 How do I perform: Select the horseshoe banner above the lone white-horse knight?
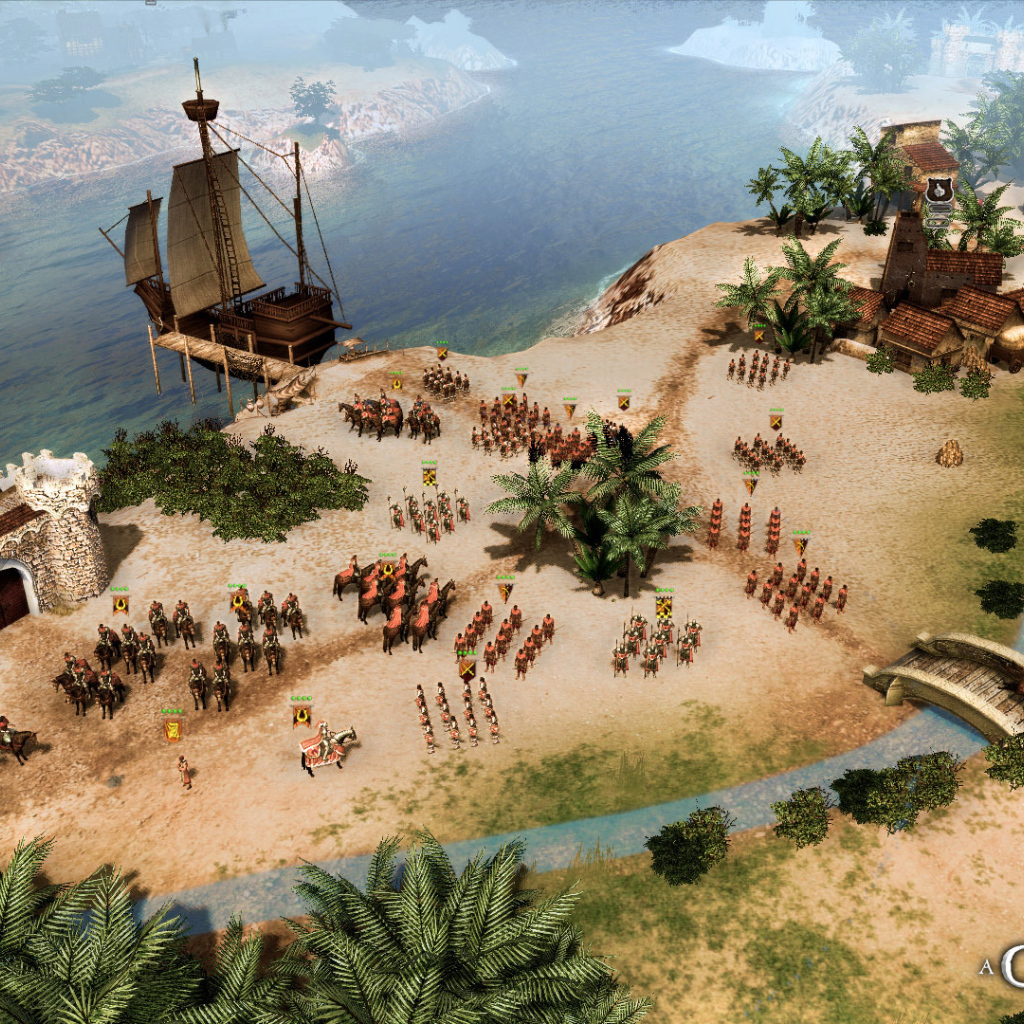[x=301, y=714]
